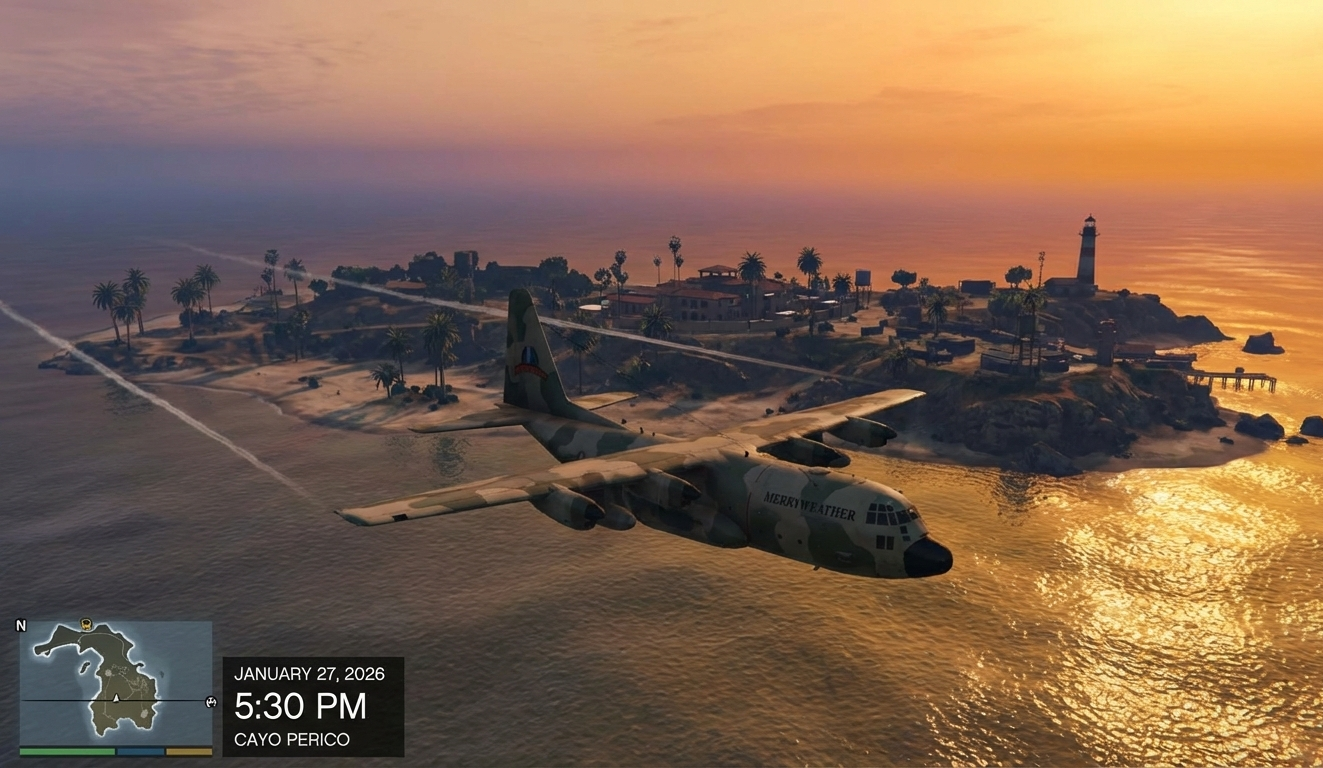The width and height of the screenshot is (1323, 768).
Task: Select the gold marker atop the minimap
Action: tap(86, 624)
